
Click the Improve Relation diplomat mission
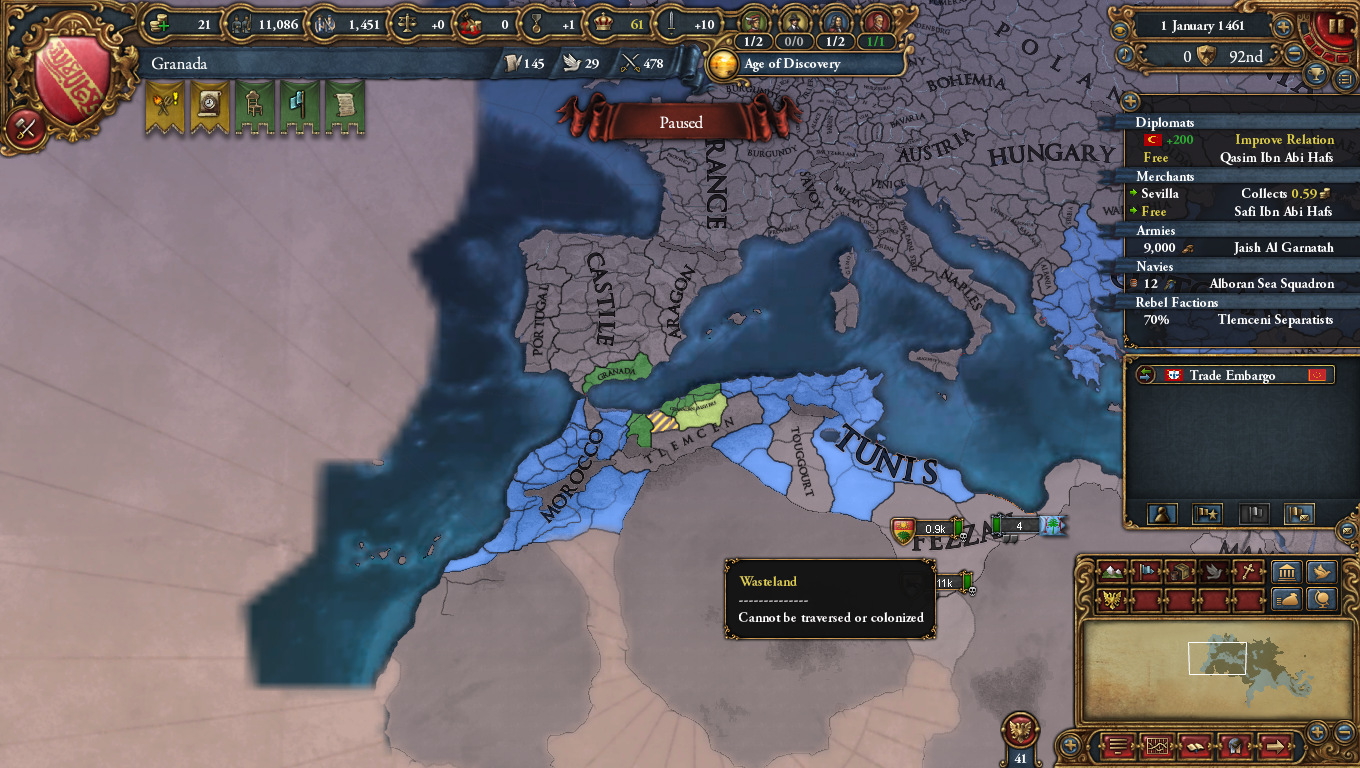click(1285, 140)
